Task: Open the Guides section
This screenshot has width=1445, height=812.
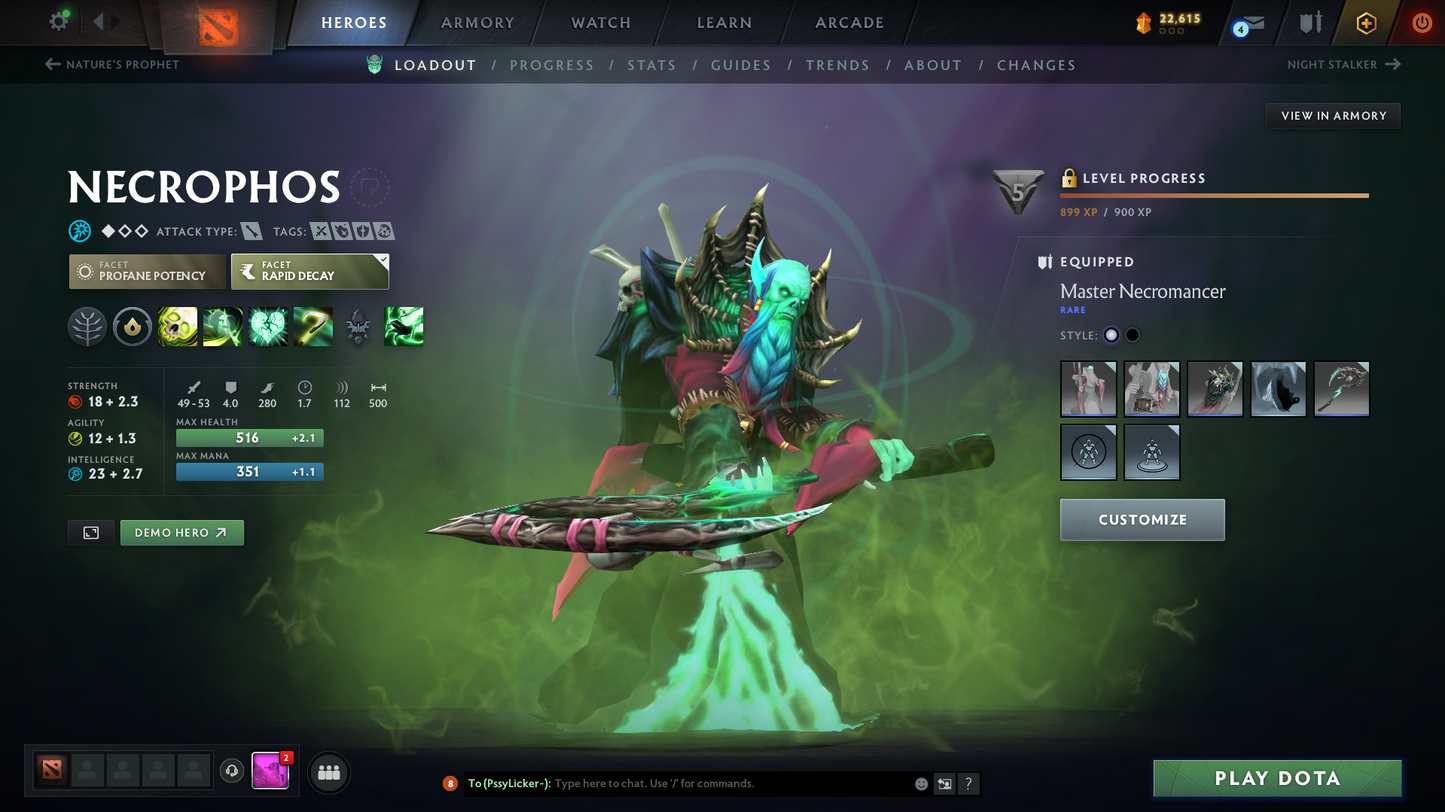Action: (x=741, y=65)
